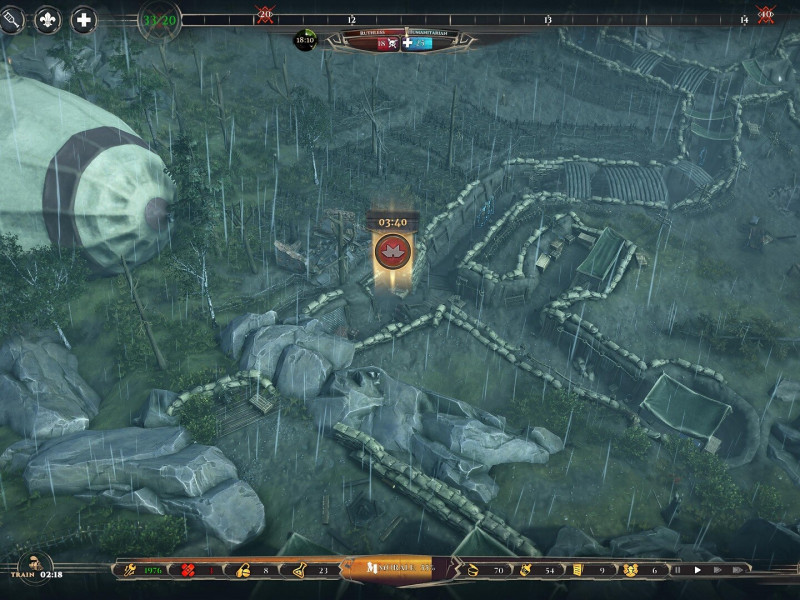
Task: Click the red emblem marker with 03:40 timer
Action: (x=391, y=251)
